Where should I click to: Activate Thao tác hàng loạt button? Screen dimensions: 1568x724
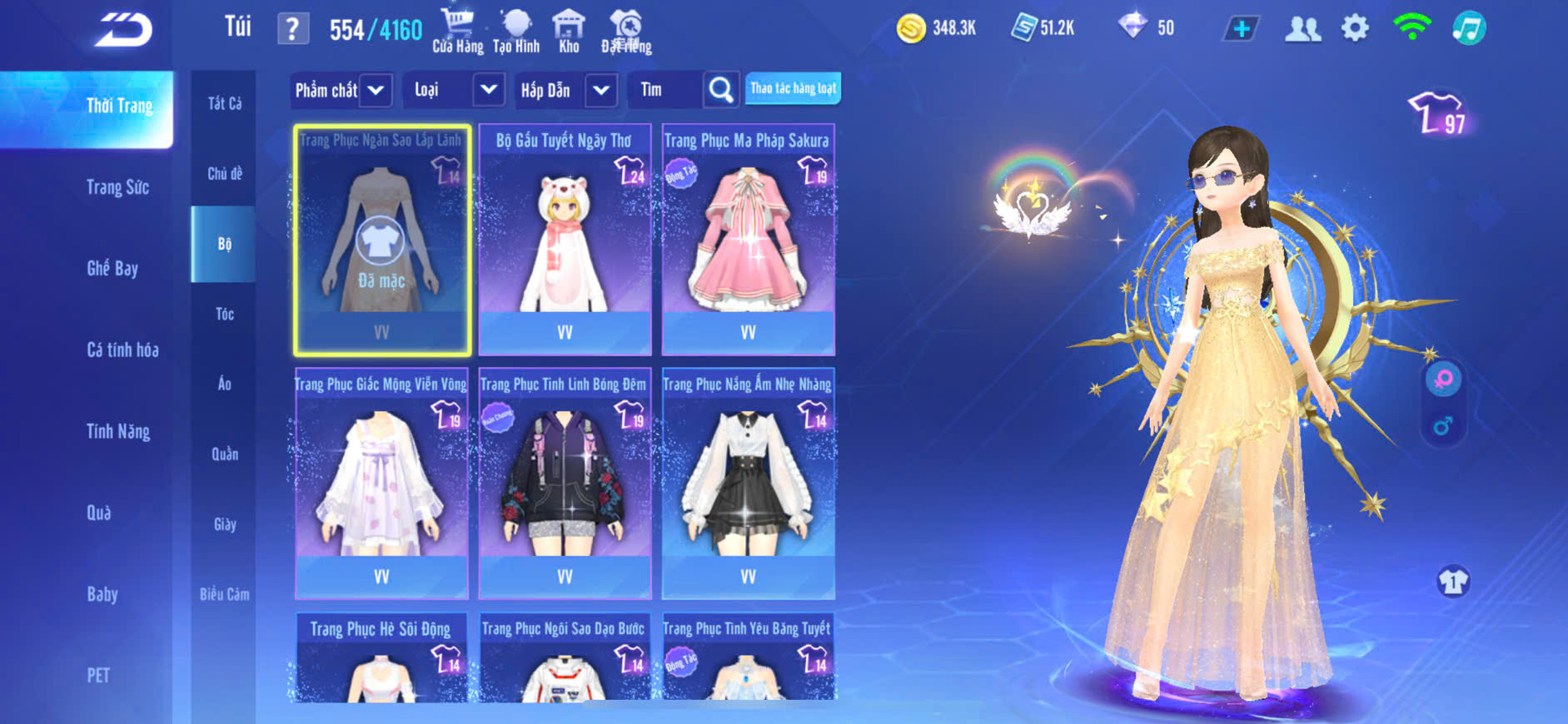coord(793,88)
